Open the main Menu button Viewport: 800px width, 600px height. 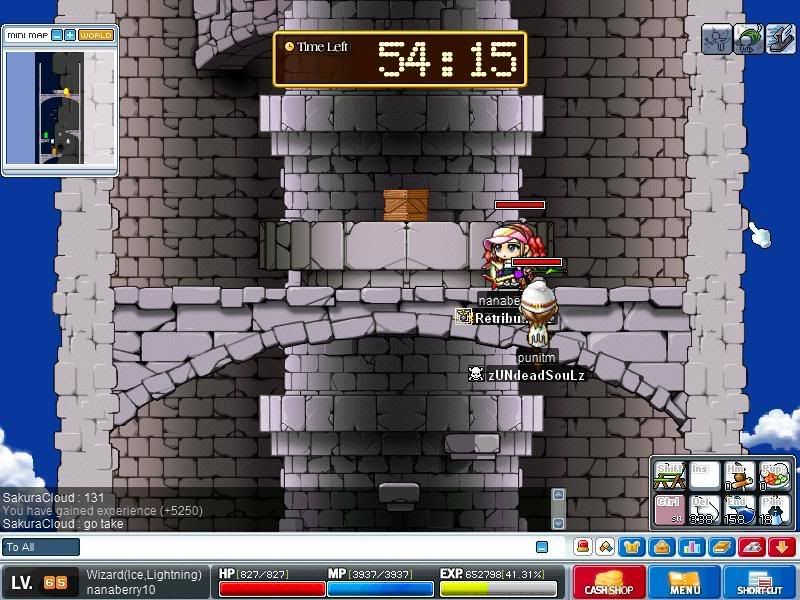(x=685, y=583)
